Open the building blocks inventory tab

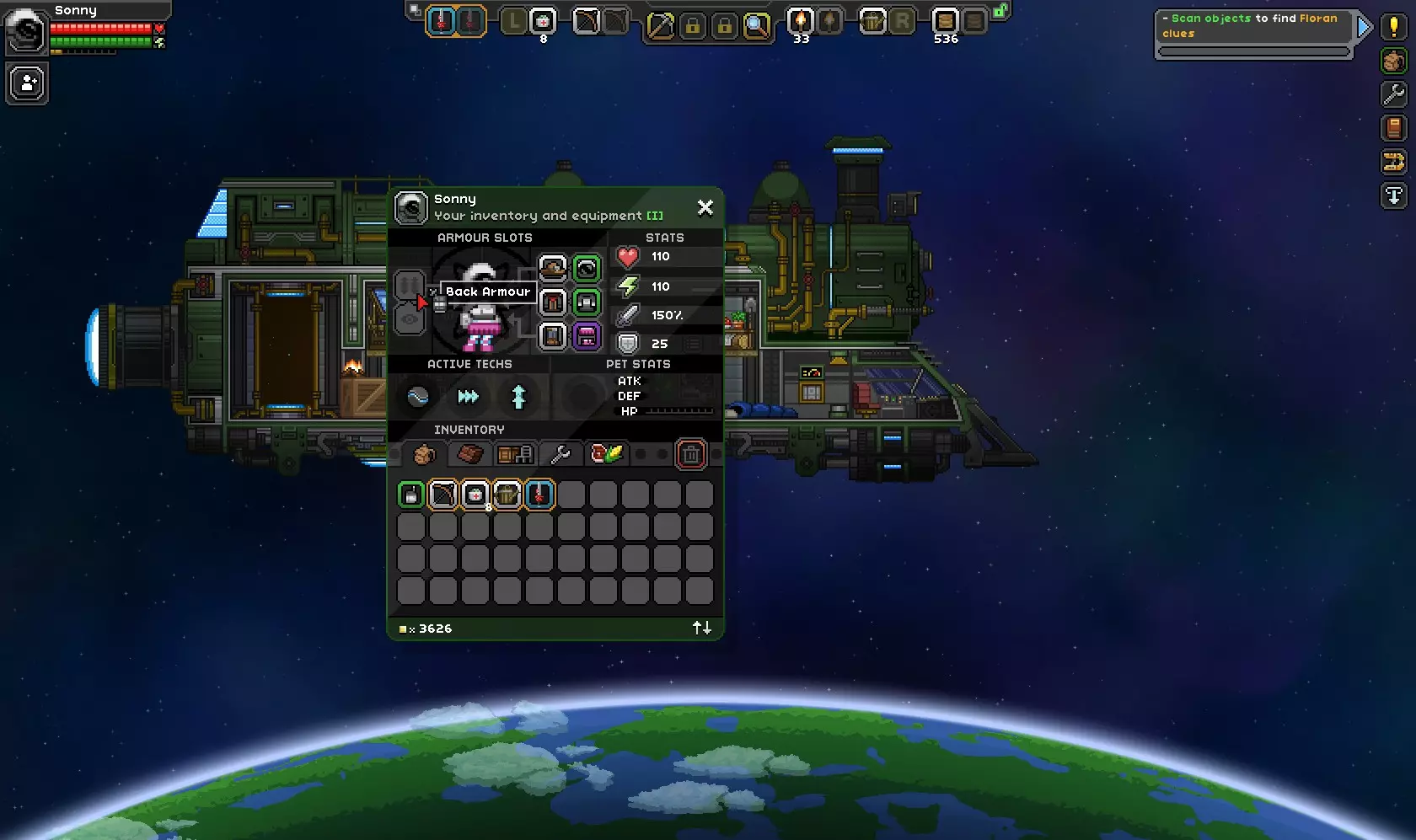469,455
